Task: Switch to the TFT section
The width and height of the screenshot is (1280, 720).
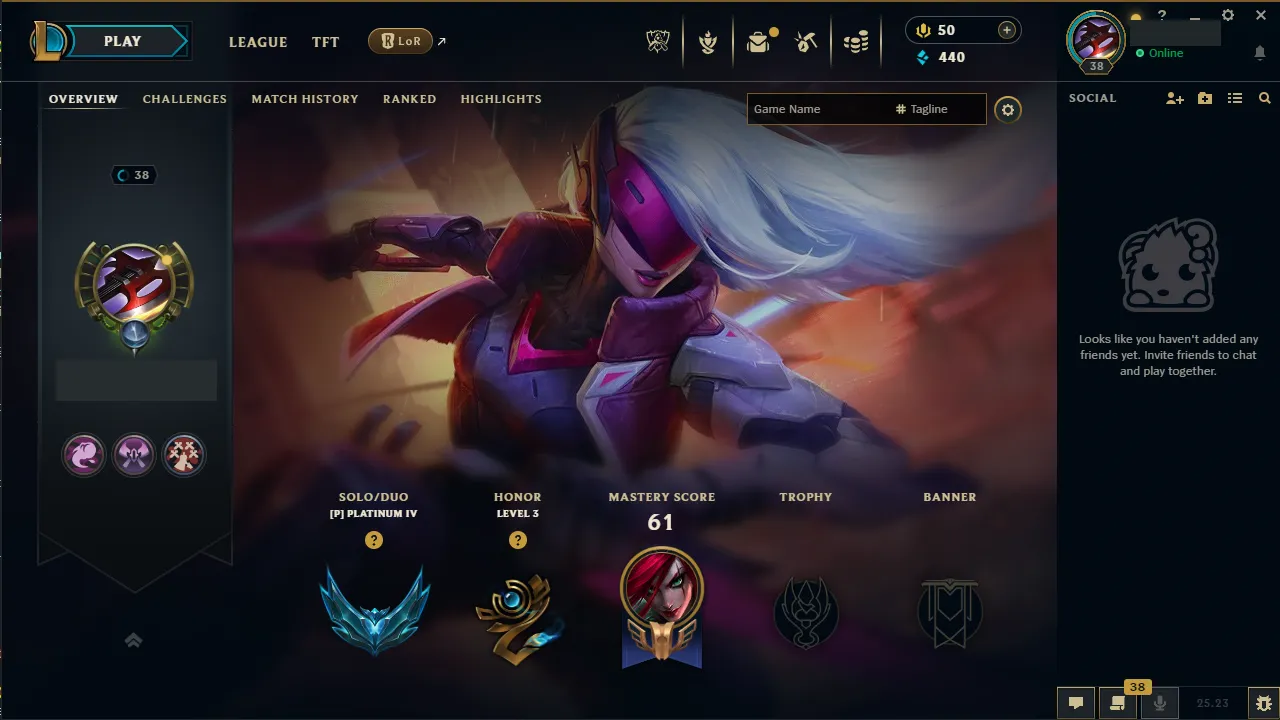Action: point(325,42)
